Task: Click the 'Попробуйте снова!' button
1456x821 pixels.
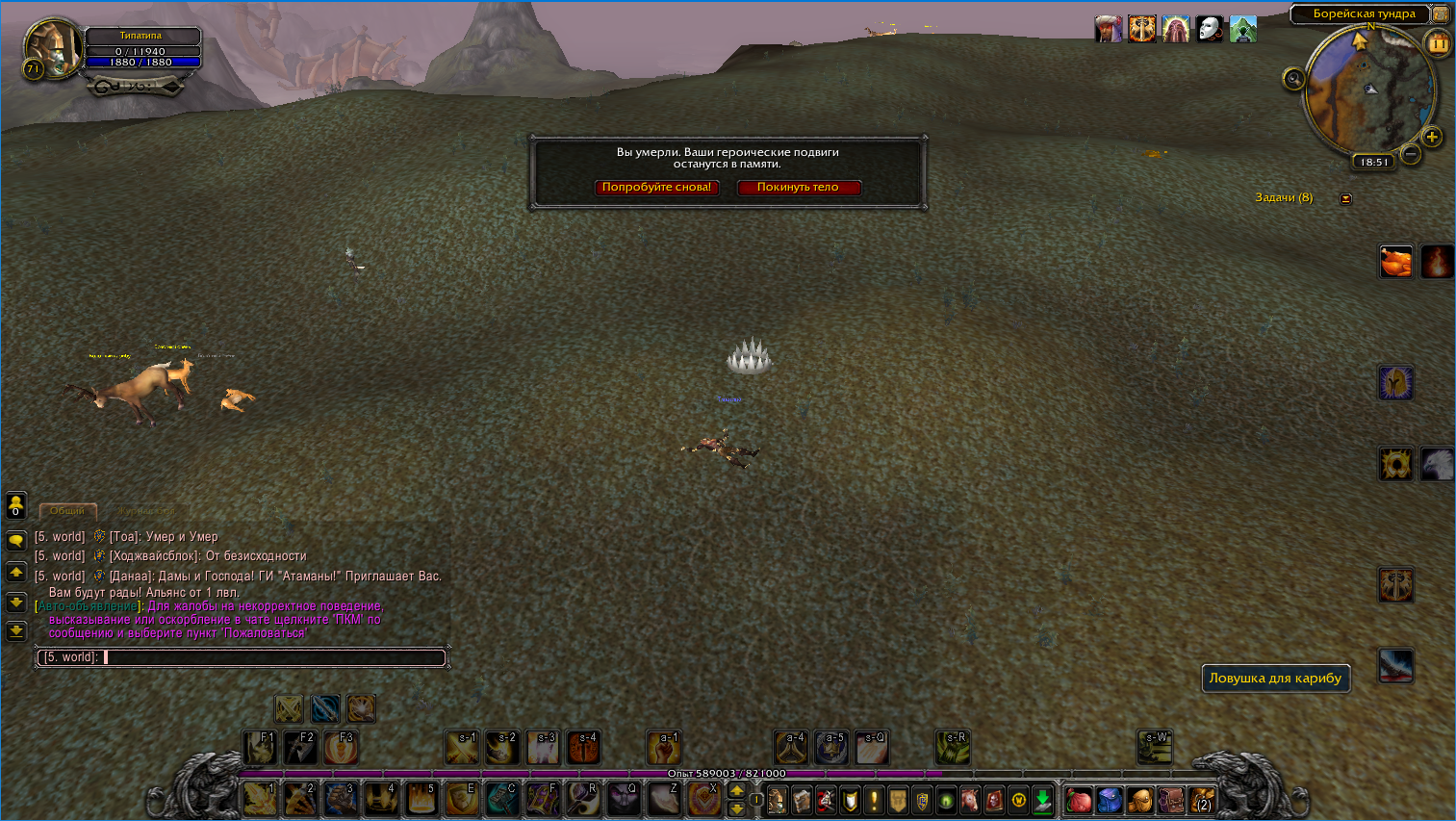Action: [656, 188]
